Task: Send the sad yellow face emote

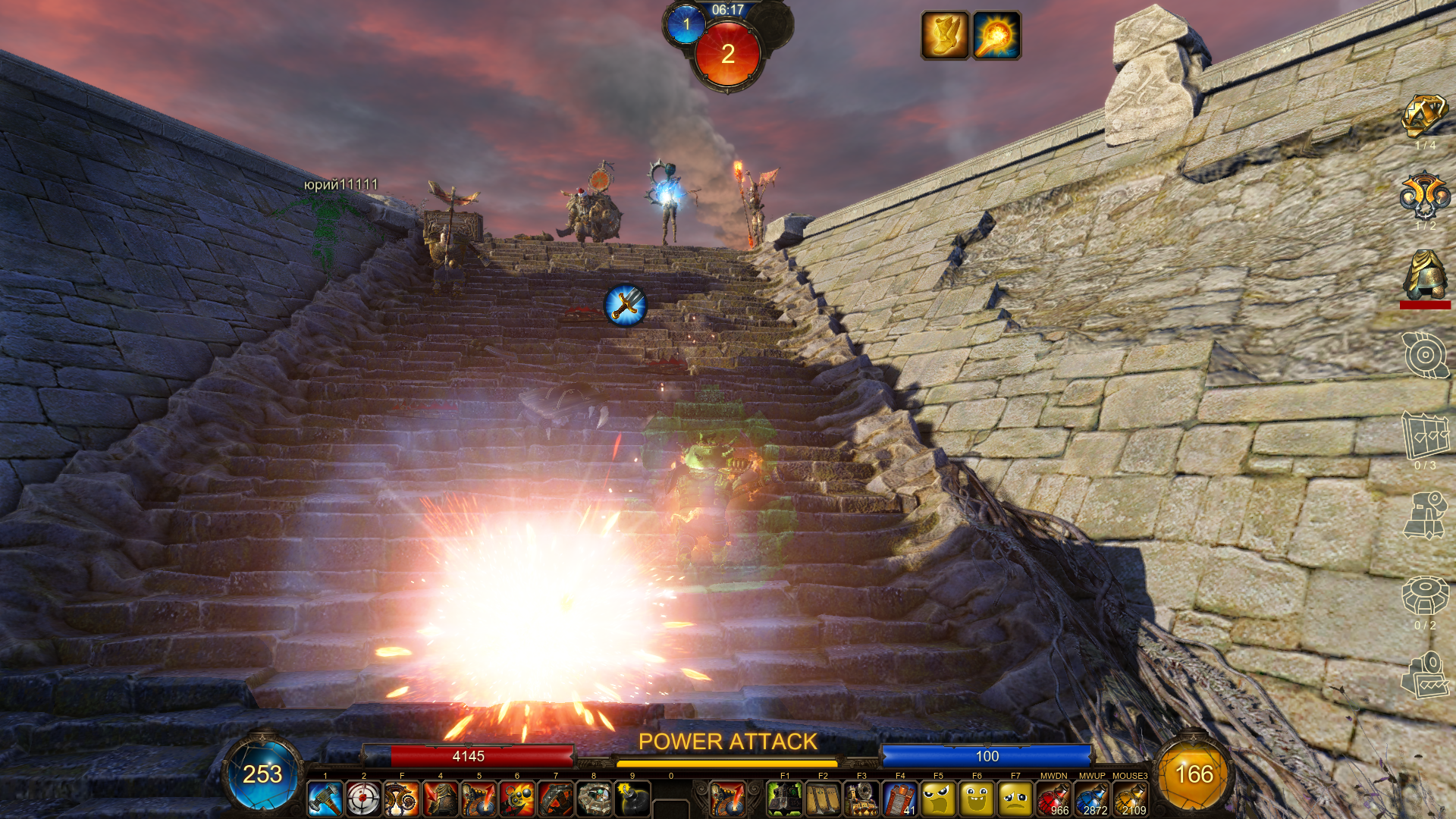Action: (x=1015, y=799)
